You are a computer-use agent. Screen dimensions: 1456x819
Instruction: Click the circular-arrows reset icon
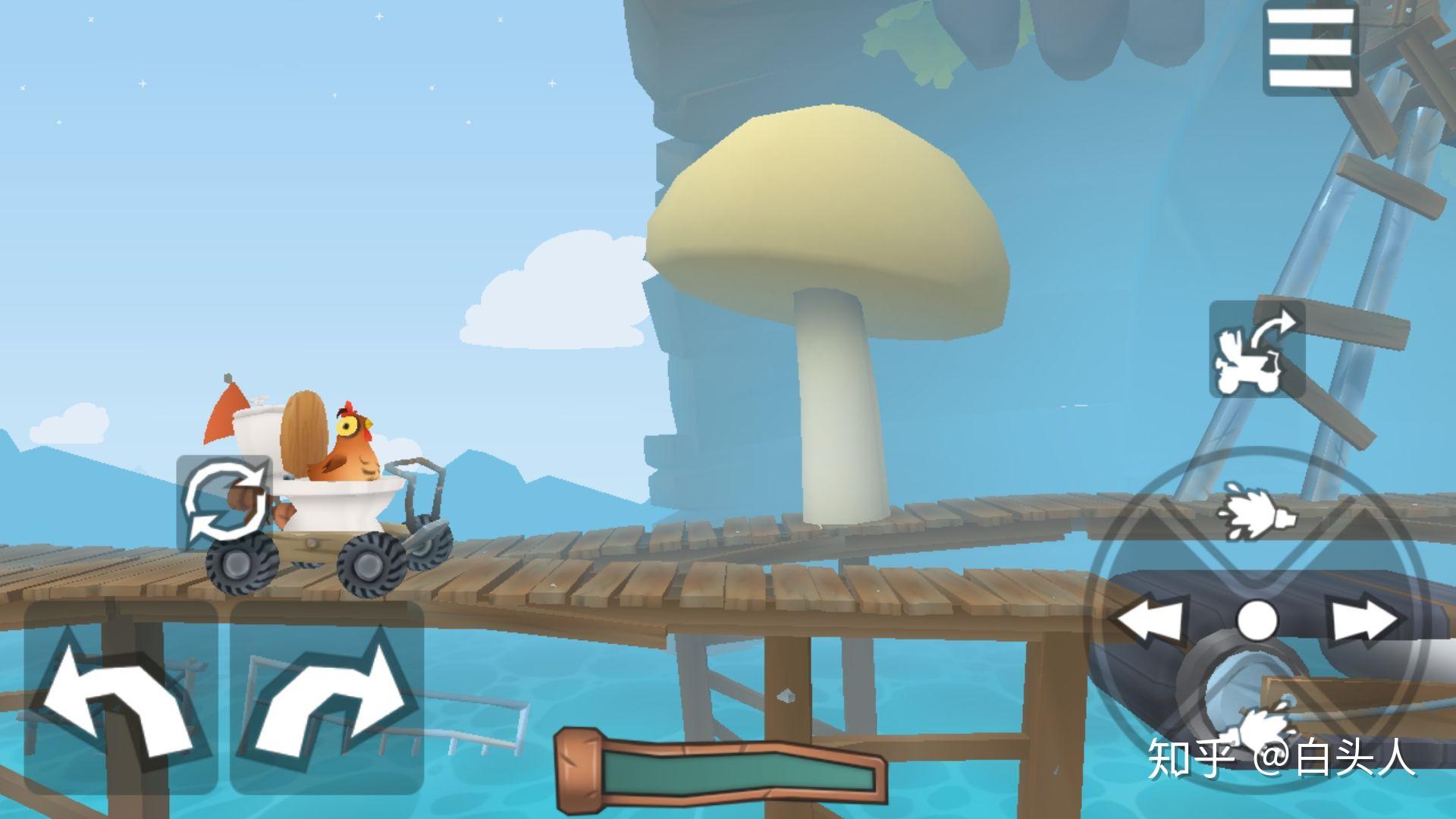pyautogui.click(x=224, y=502)
